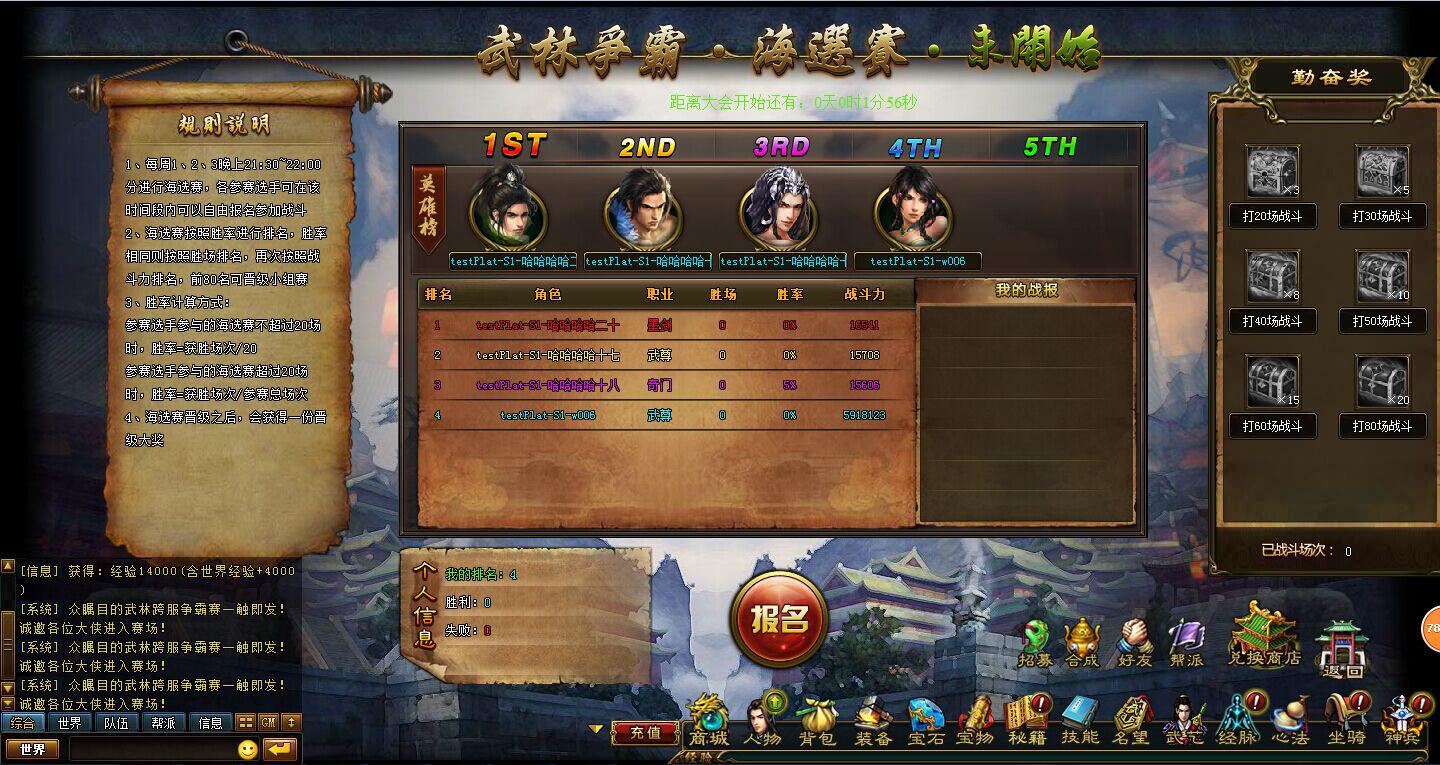
Task: Open the smiley emoji picker
Action: 248,749
